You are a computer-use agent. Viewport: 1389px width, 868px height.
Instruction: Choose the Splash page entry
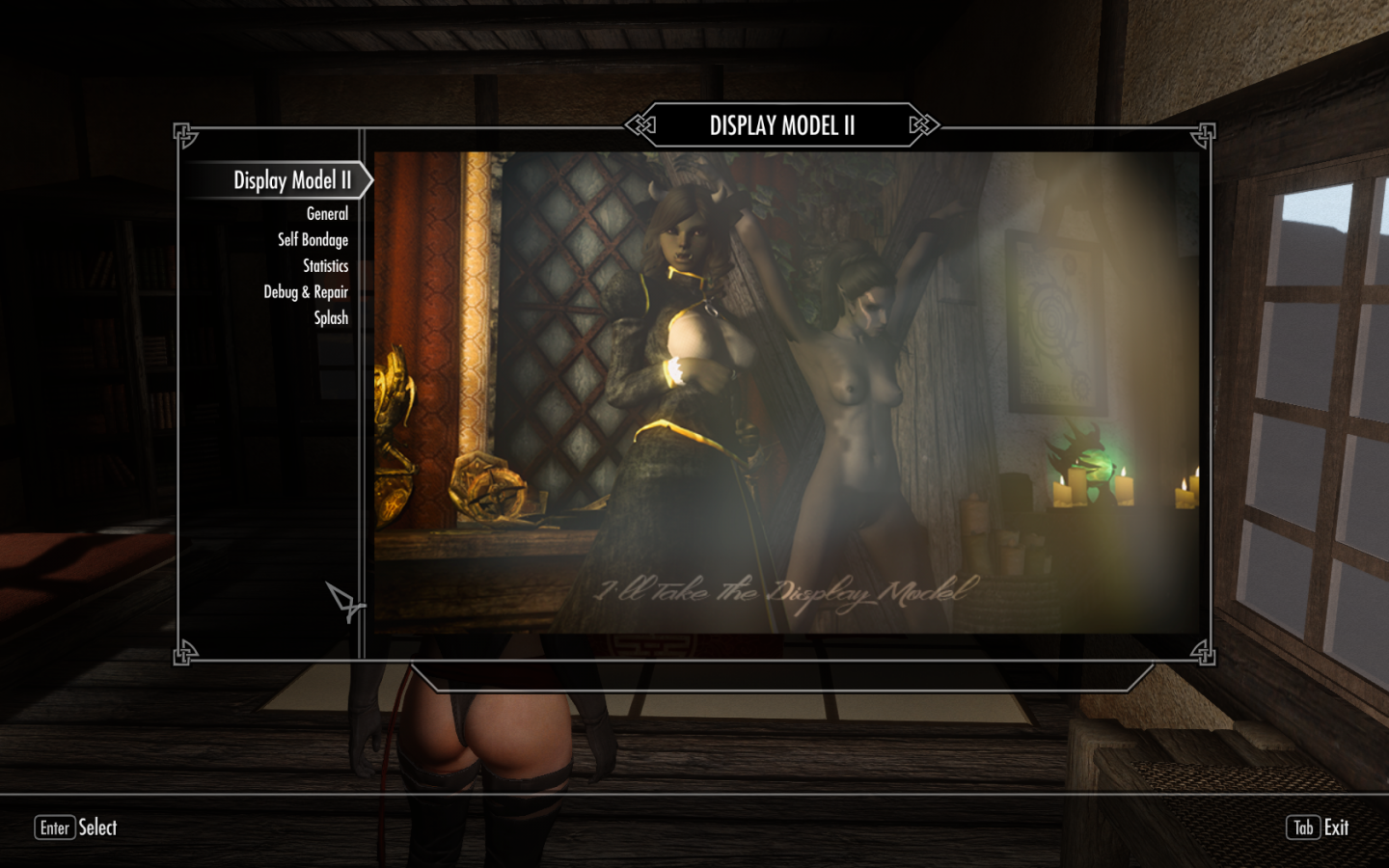pyautogui.click(x=331, y=318)
